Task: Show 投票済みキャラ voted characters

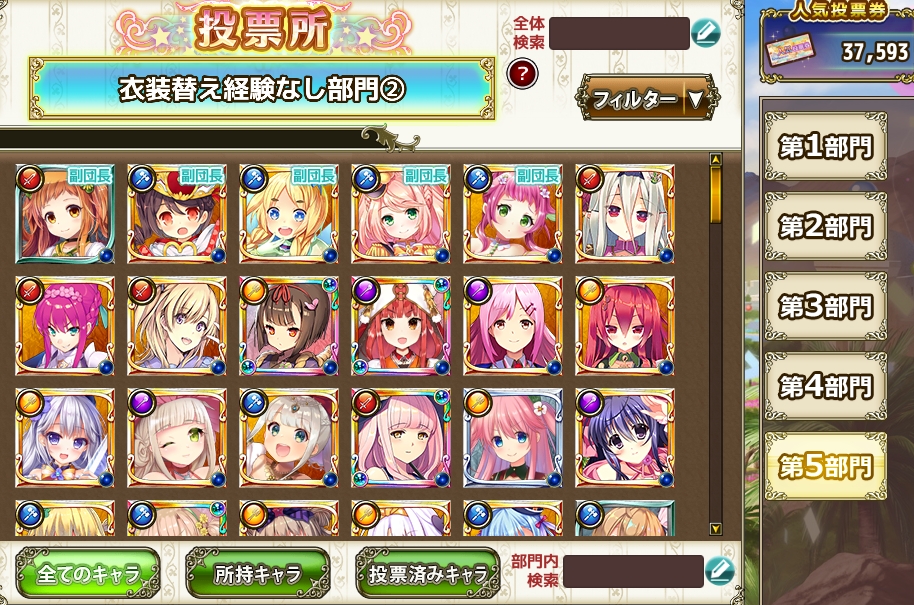Action: pos(428,574)
